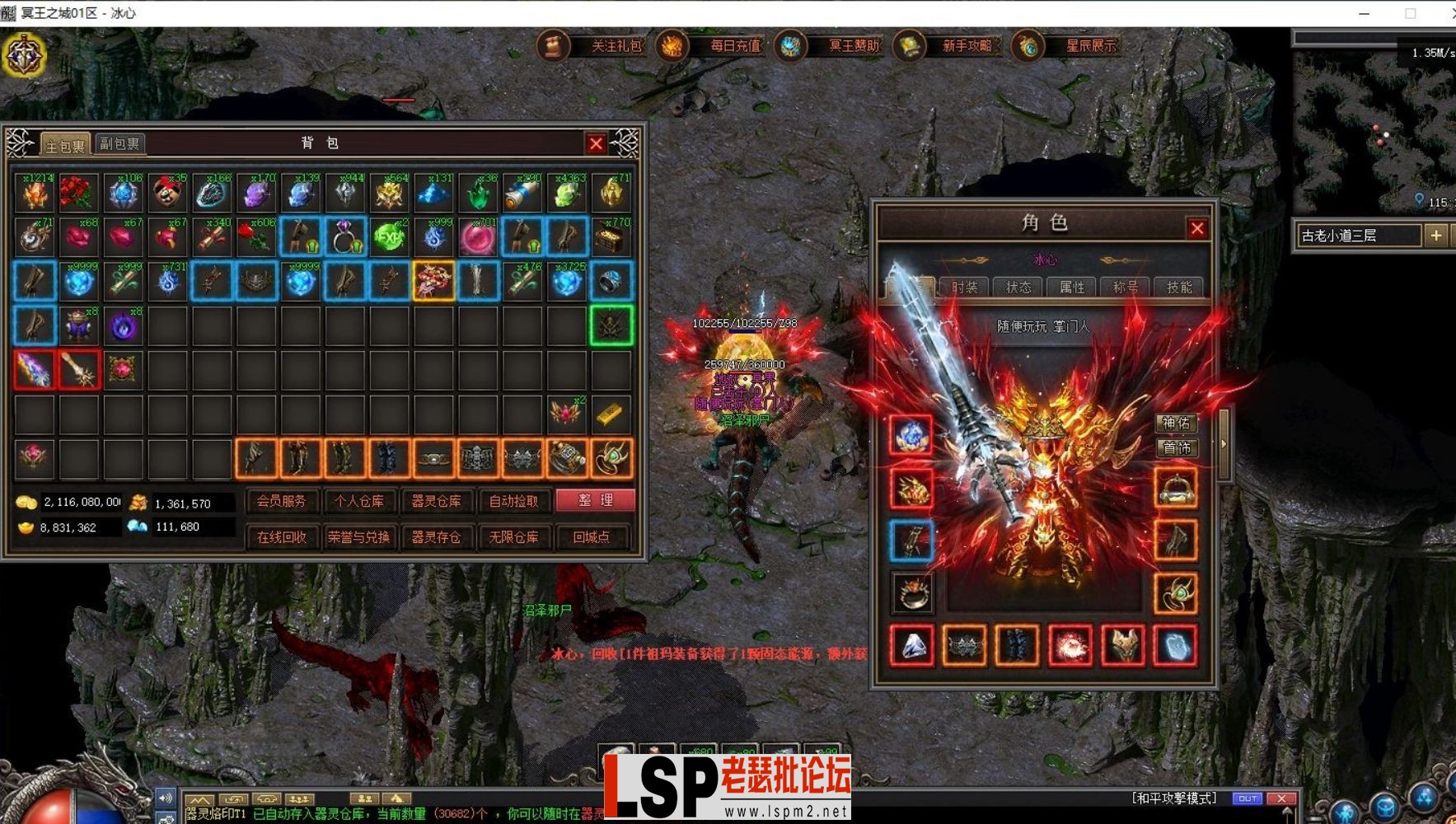
Task: Select the 神佑 equipment button
Action: [x=1176, y=424]
